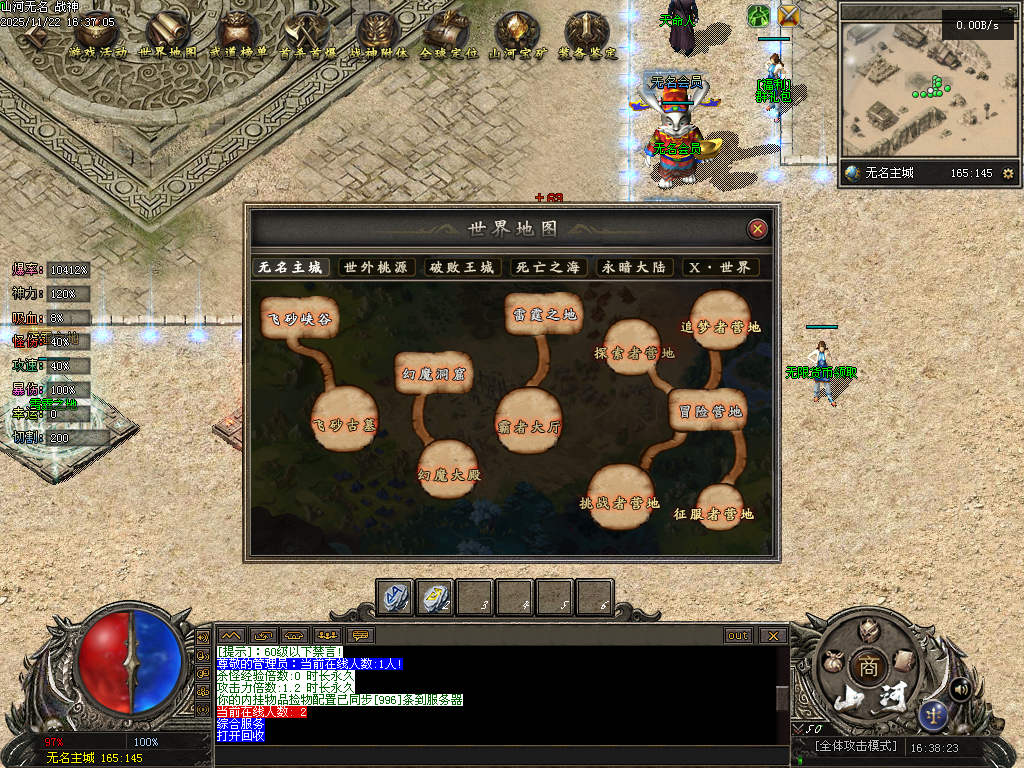Open the minimap gear settings
Viewport: 1024px width, 768px height.
pos(1007,173)
